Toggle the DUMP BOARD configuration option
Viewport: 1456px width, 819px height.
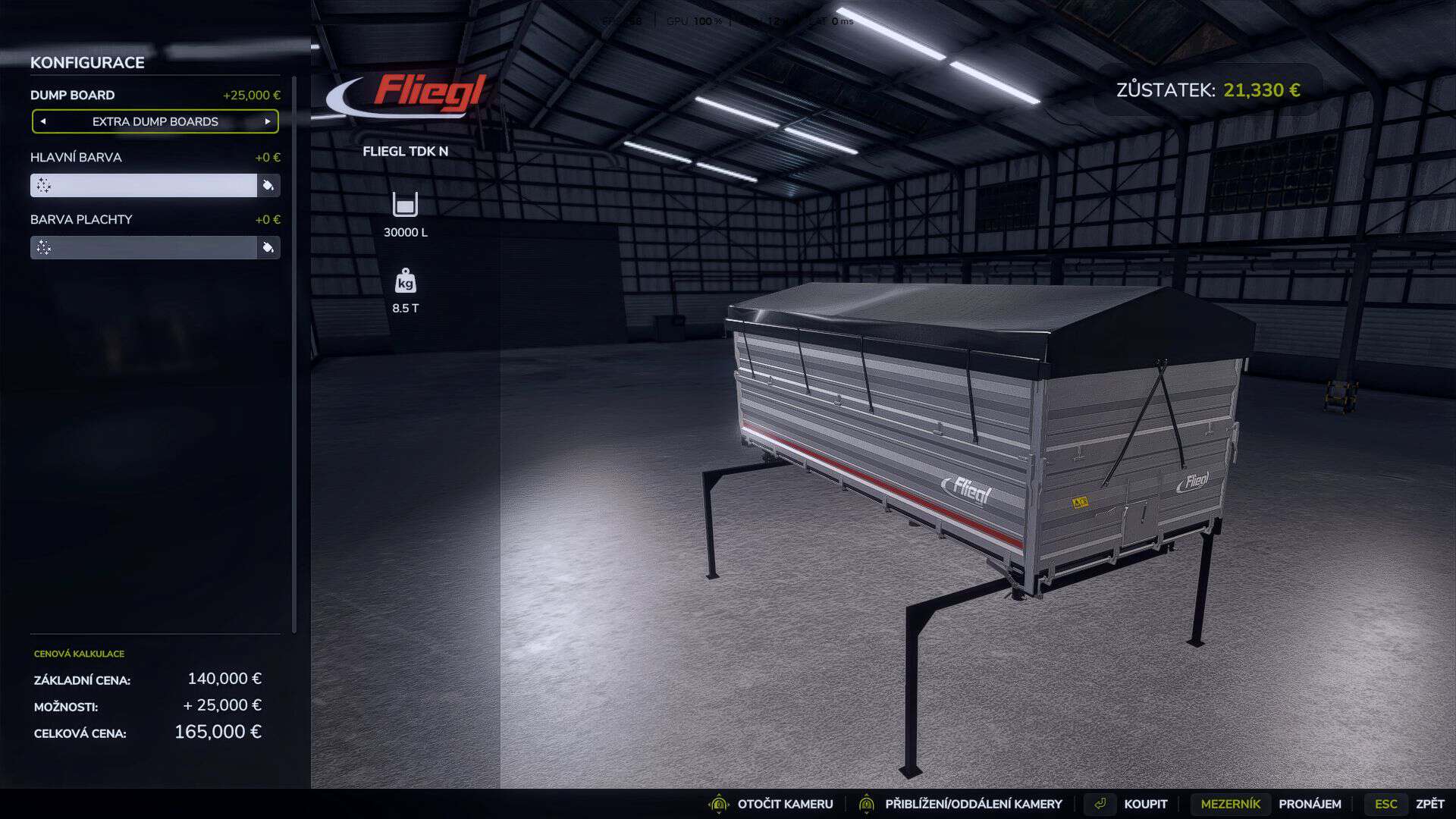(72, 95)
